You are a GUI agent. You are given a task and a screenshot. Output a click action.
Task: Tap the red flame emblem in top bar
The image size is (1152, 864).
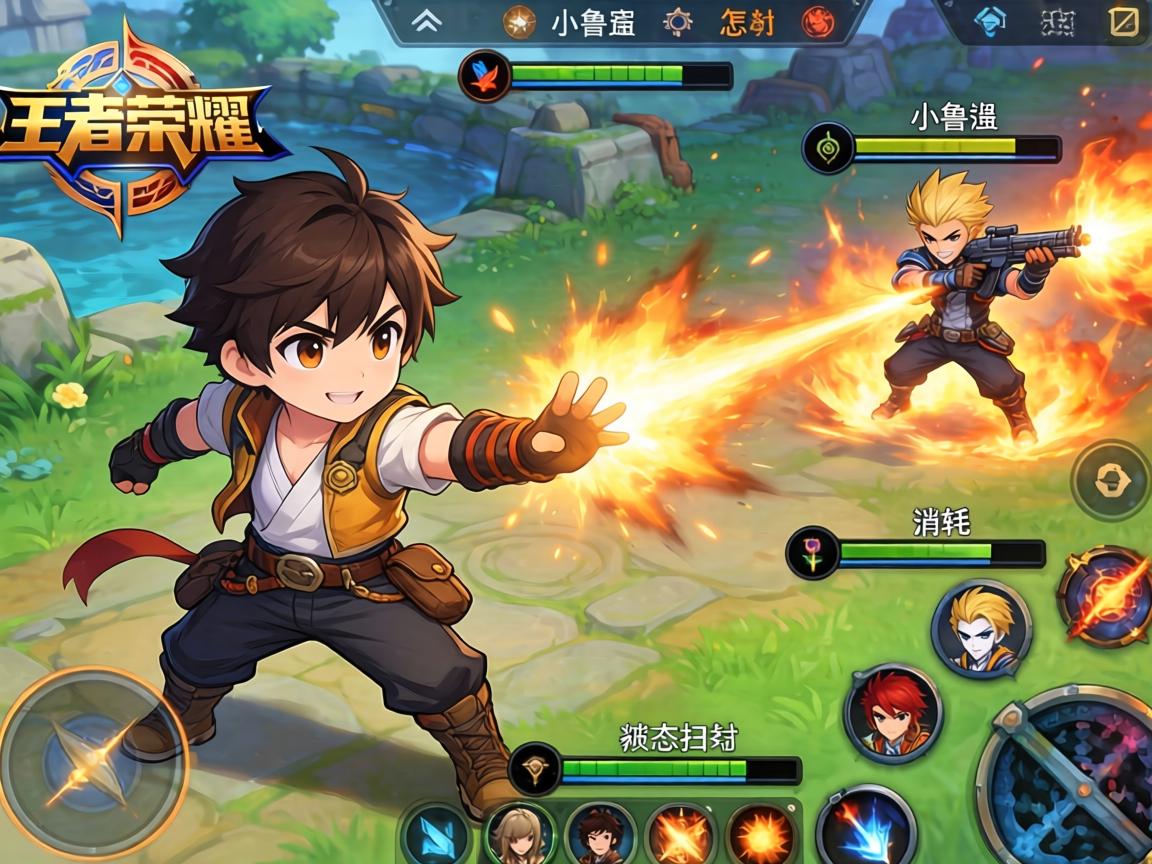[x=818, y=22]
